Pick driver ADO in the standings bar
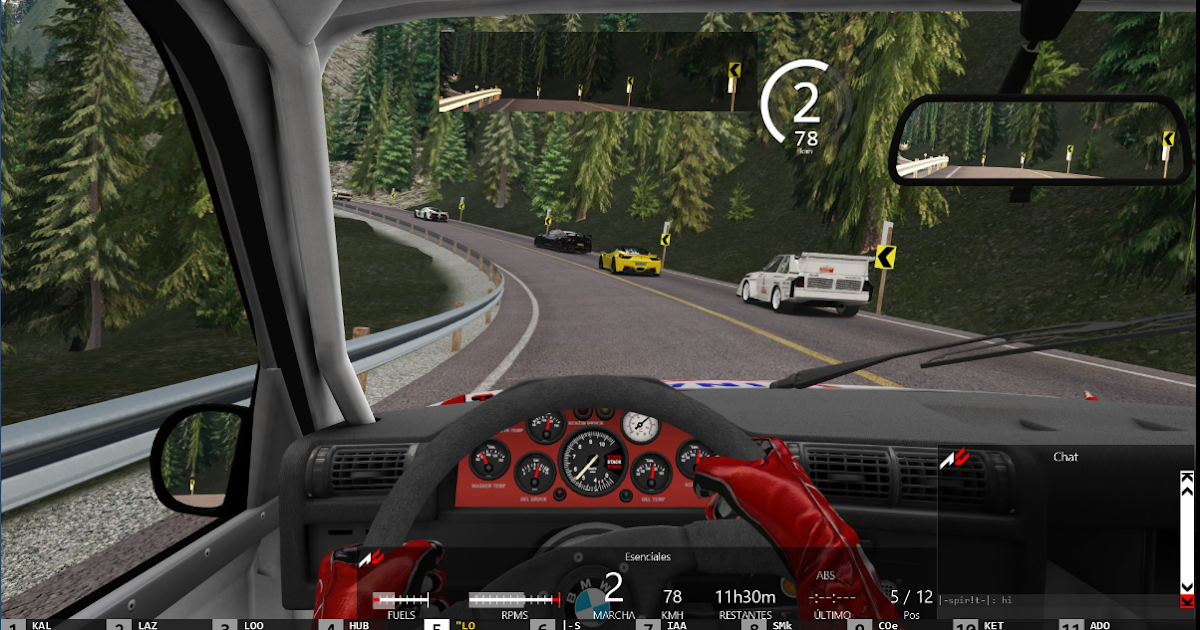The width and height of the screenshot is (1200, 630). point(1099,625)
